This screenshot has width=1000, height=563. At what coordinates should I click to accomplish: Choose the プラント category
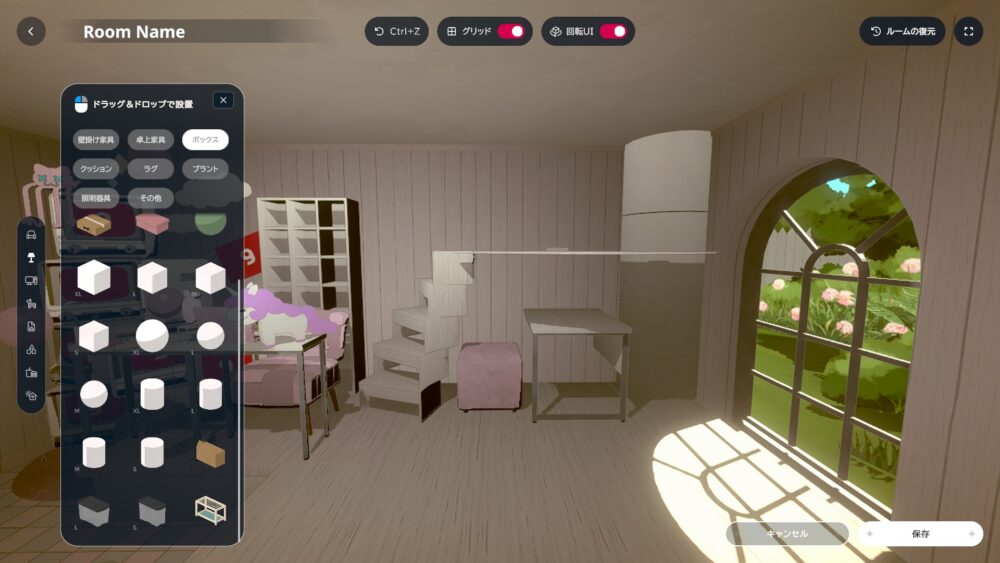205,169
